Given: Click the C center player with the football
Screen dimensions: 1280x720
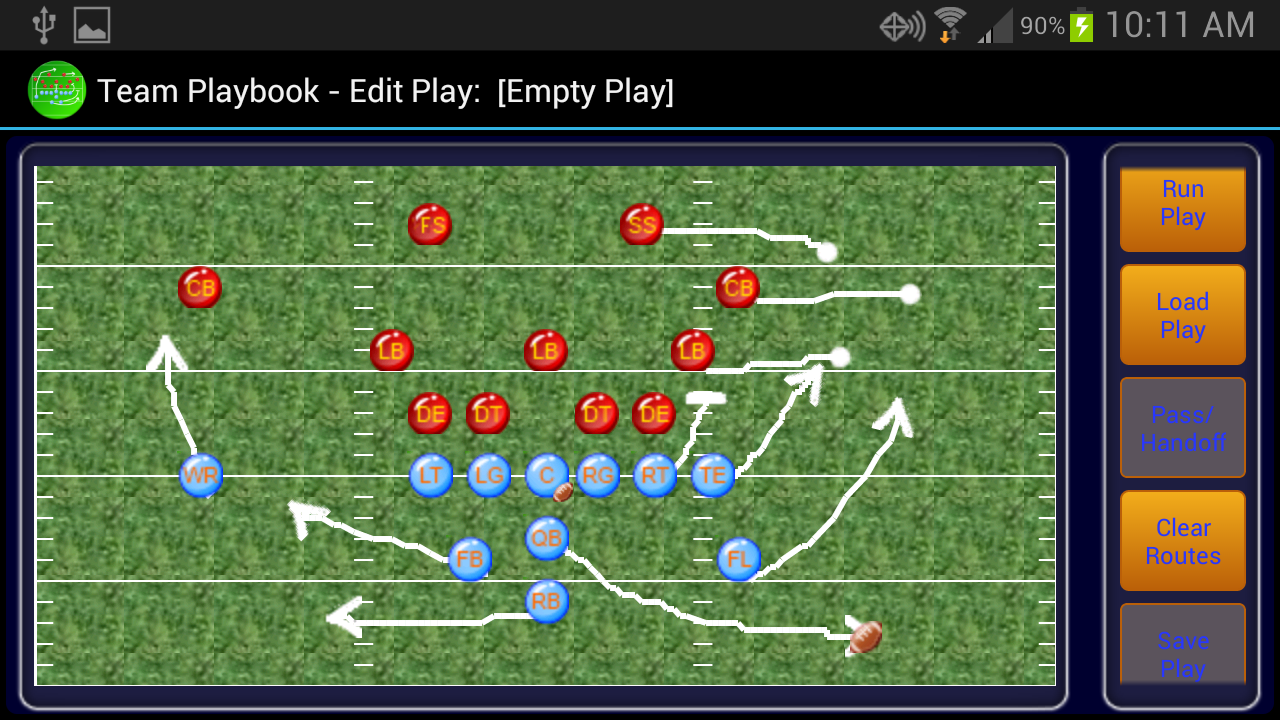Looking at the screenshot, I should tap(546, 476).
